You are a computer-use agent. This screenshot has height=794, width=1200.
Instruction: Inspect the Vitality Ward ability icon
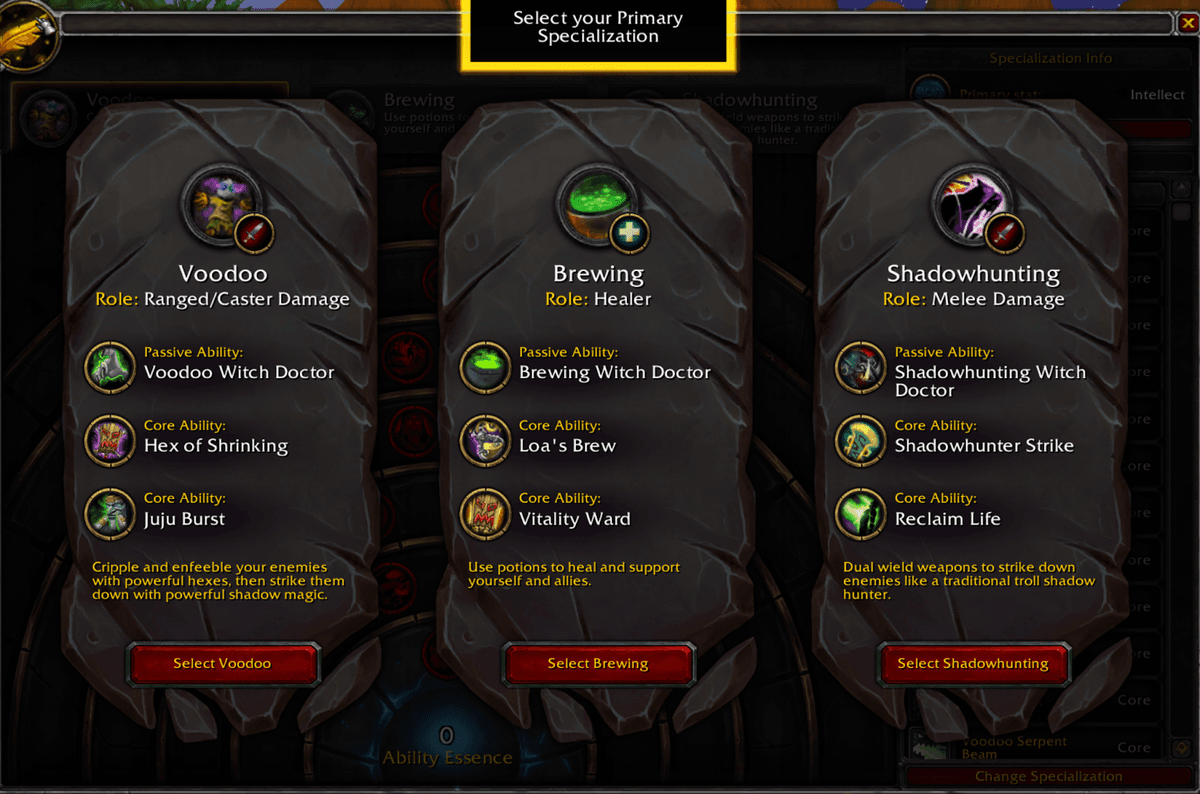click(485, 513)
